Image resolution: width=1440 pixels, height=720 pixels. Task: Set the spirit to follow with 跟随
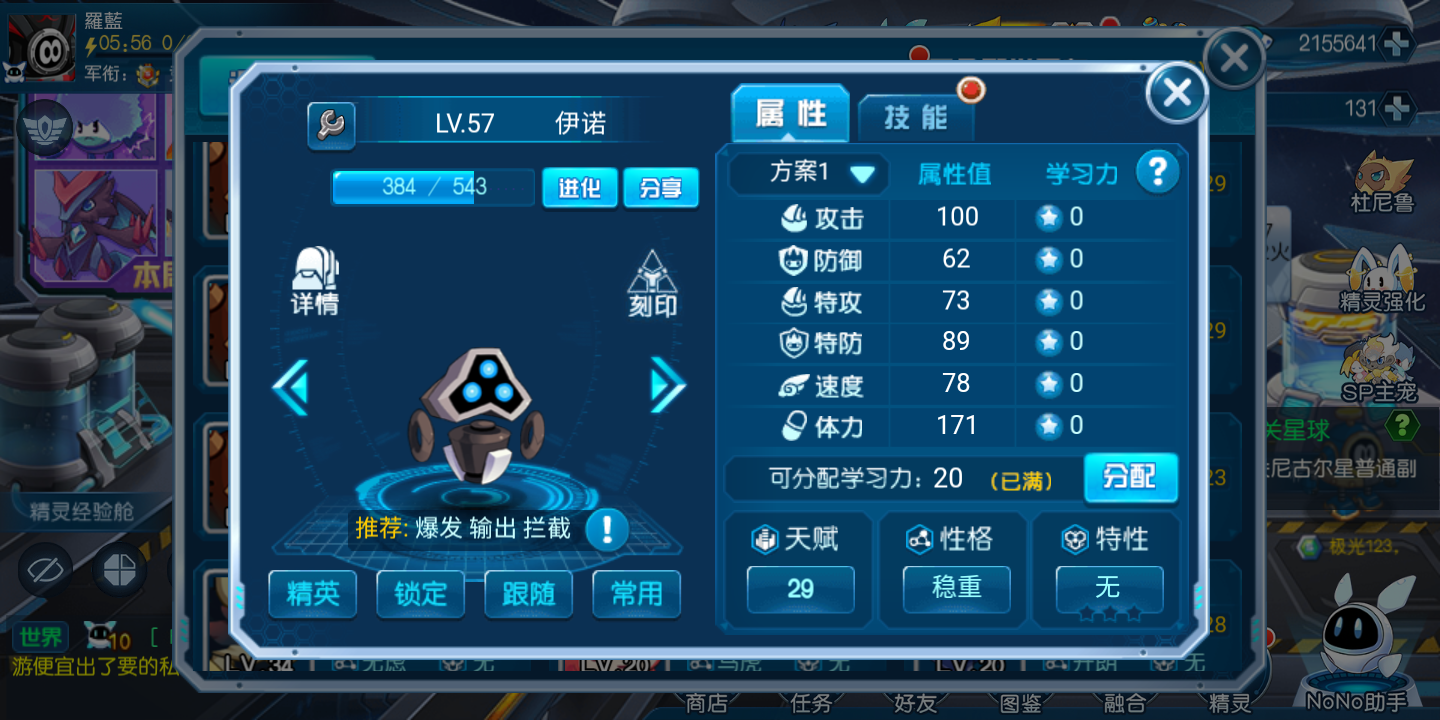[528, 594]
